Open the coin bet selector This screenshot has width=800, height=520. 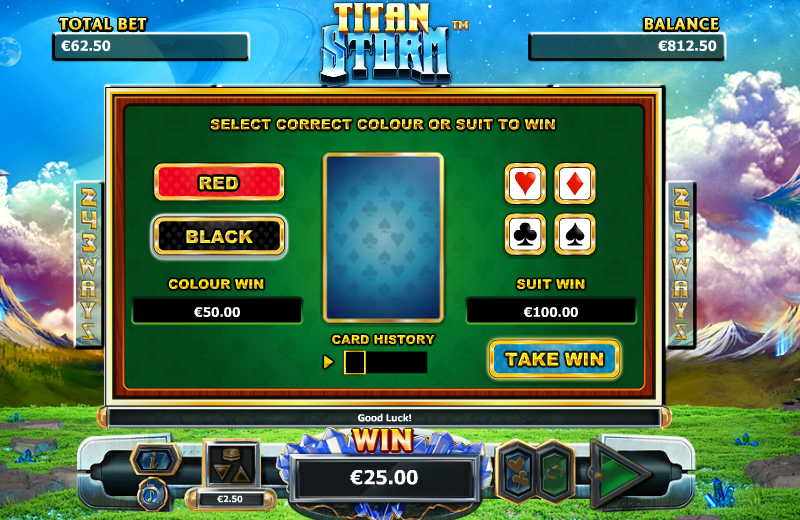click(x=231, y=466)
